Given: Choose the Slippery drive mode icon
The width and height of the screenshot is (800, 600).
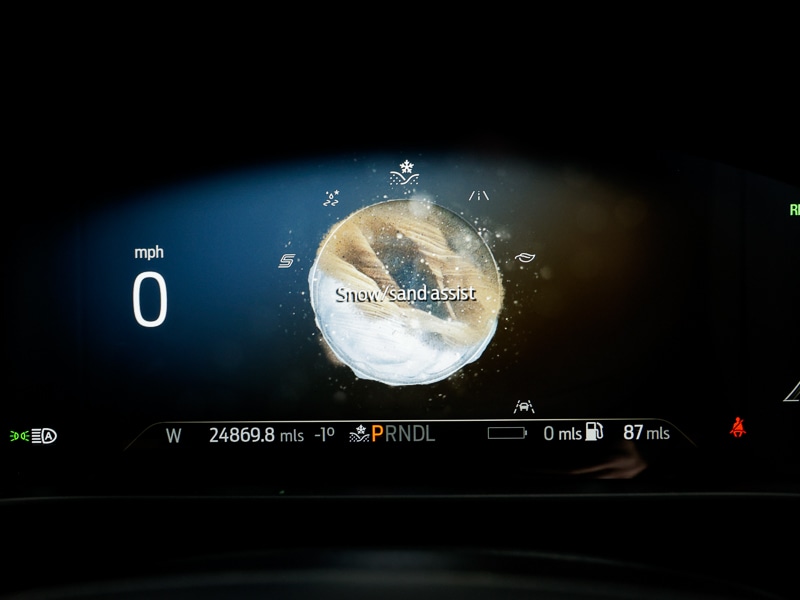Looking at the screenshot, I should (x=331, y=198).
